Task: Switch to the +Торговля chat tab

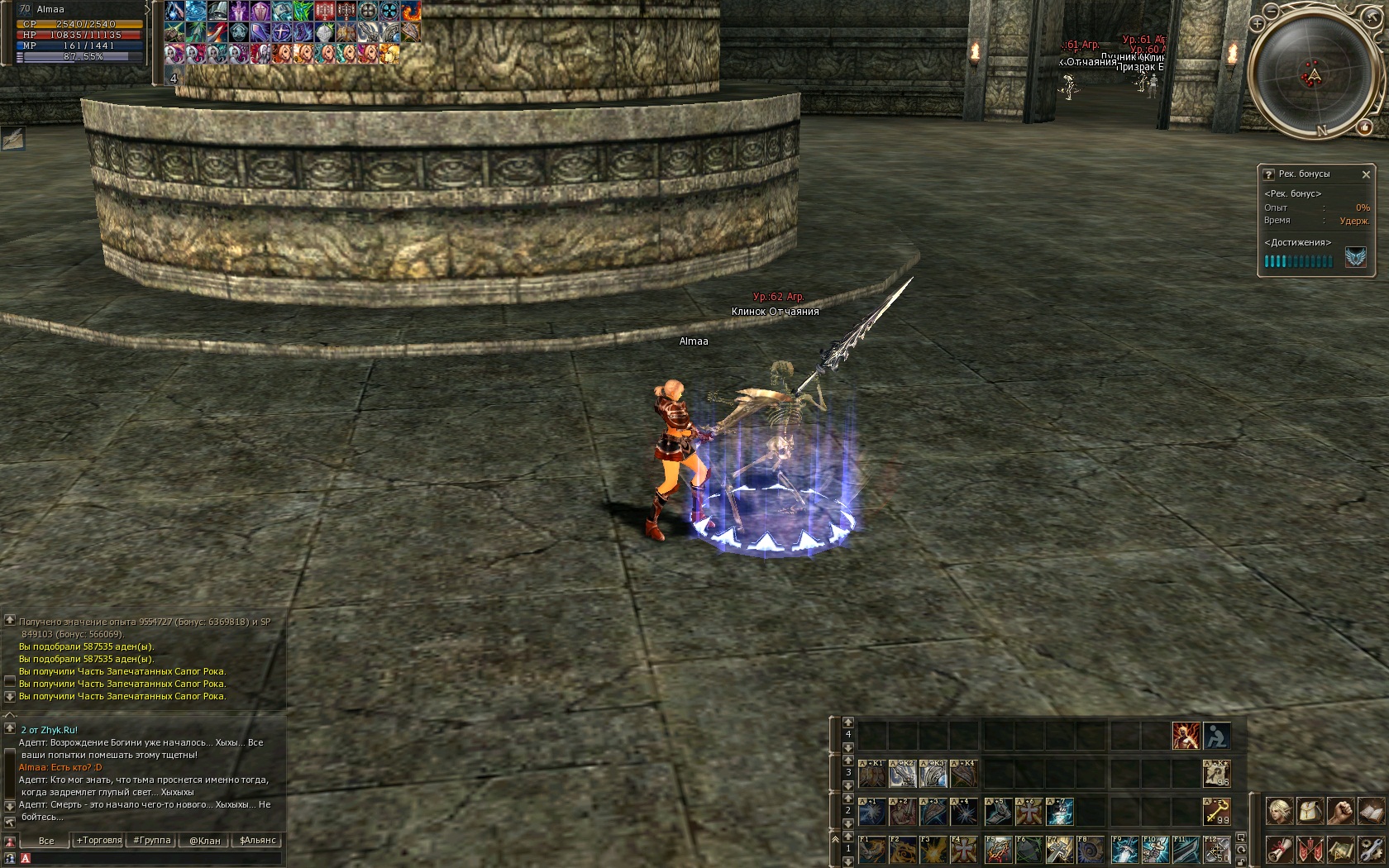Action: click(x=98, y=841)
